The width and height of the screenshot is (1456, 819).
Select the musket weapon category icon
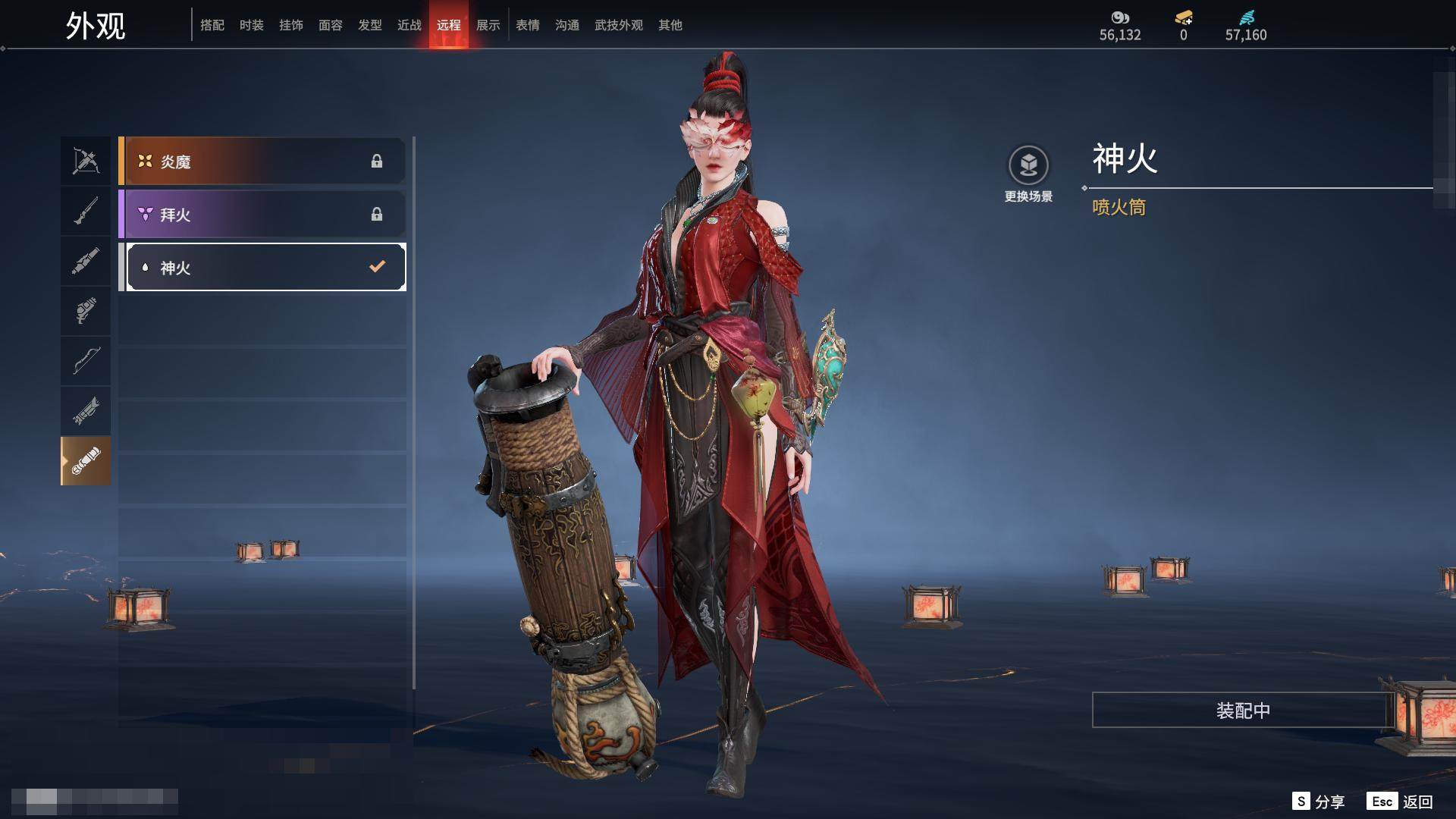[x=86, y=211]
